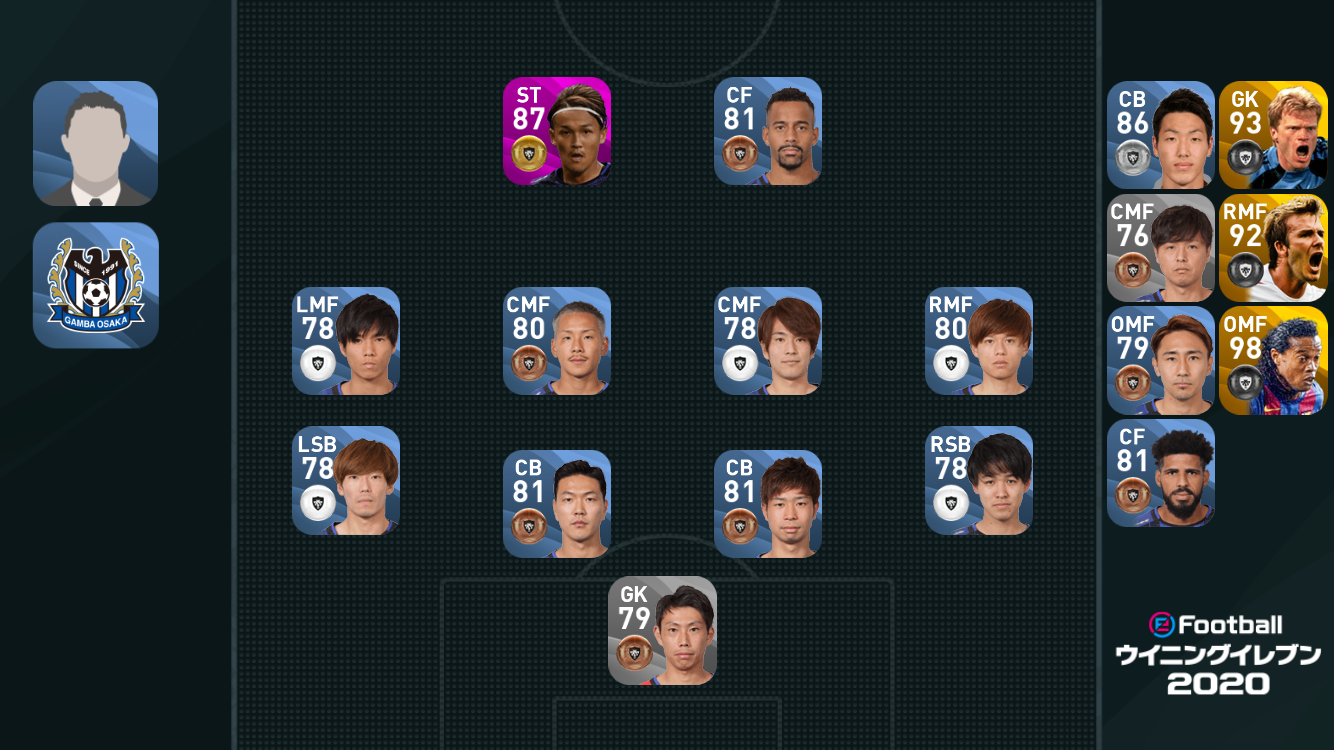This screenshot has width=1334, height=750.
Task: Select the CB 86 bench player card
Action: 1160,135
